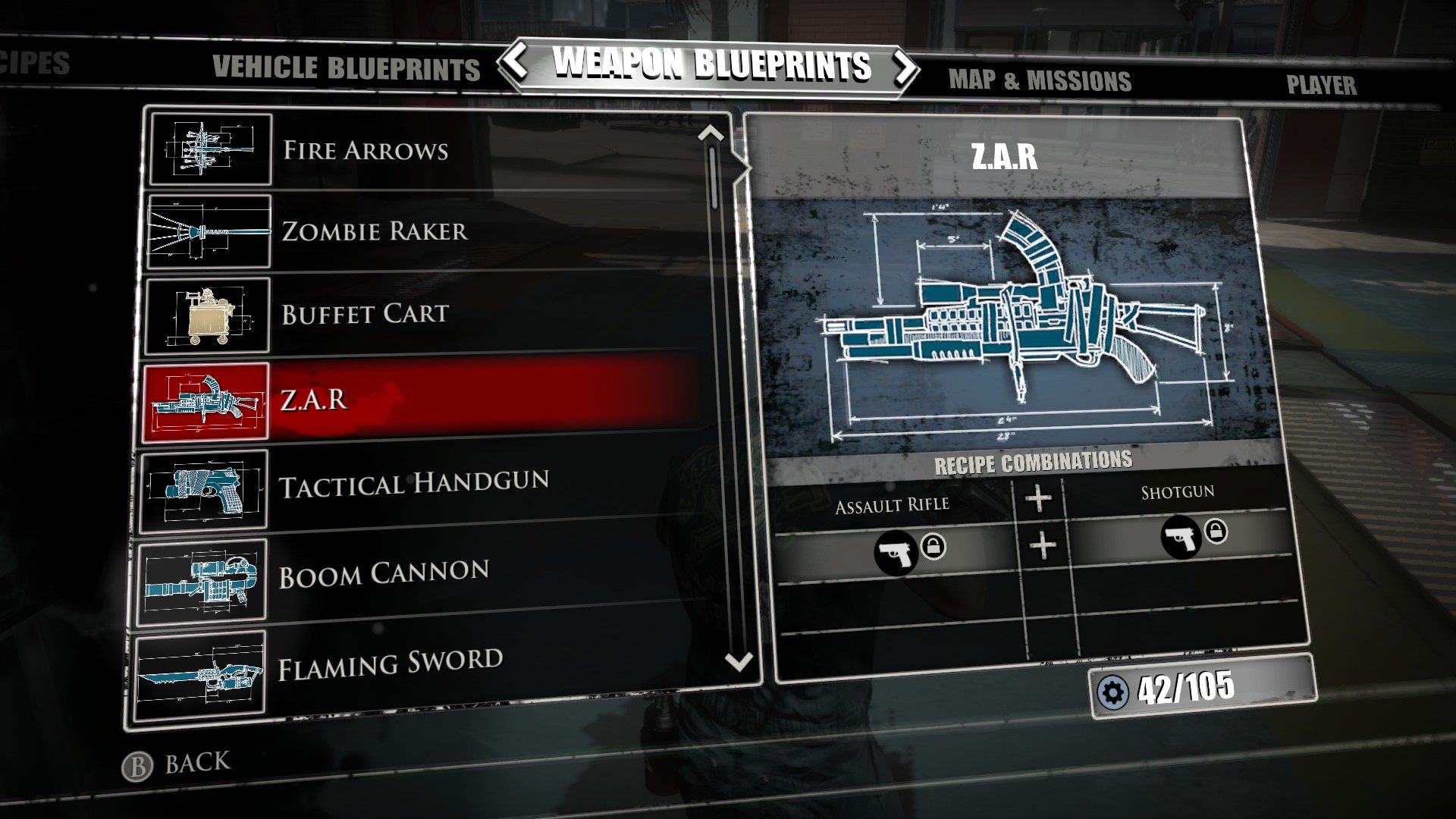The width and height of the screenshot is (1456, 819).
Task: Select the Player tab
Action: point(1320,86)
